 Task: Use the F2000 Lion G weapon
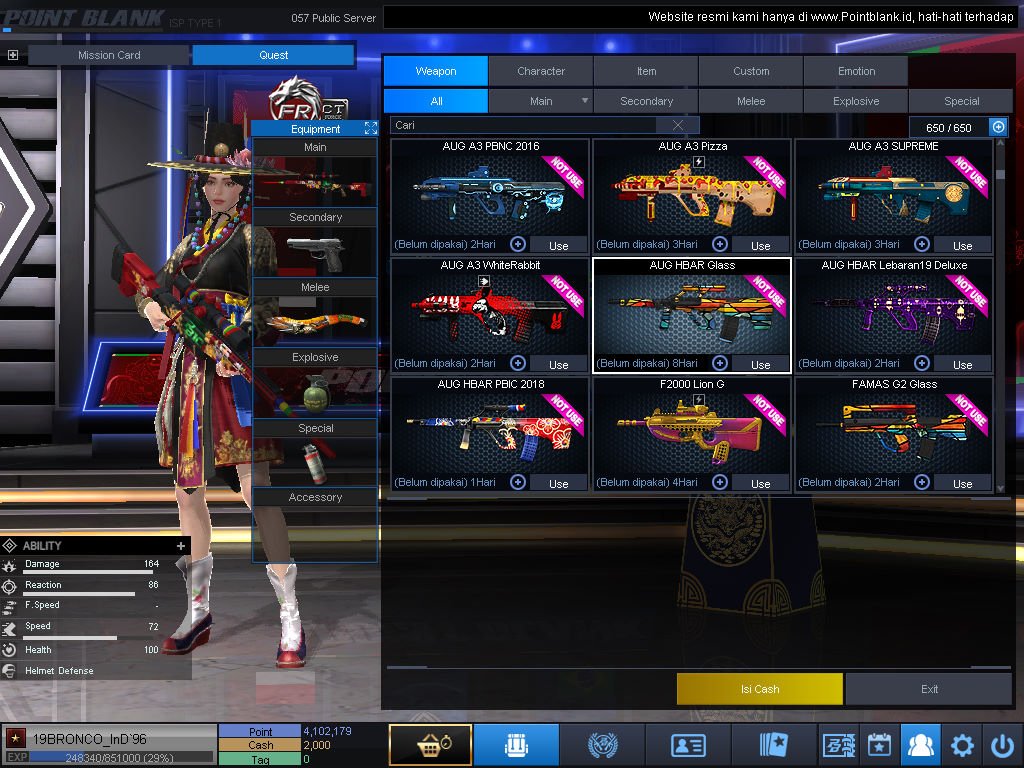[x=760, y=483]
